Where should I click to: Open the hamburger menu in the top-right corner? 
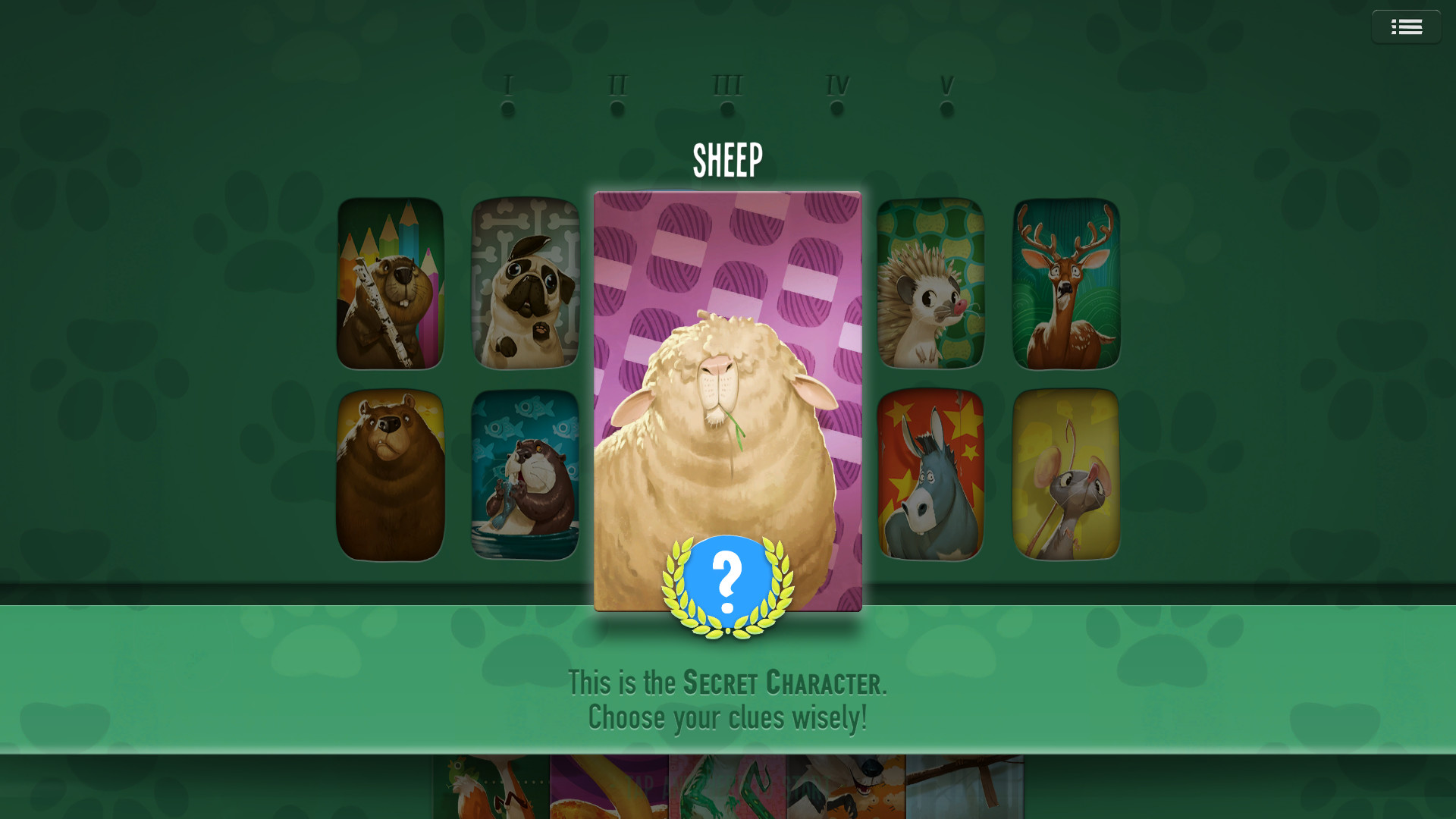coord(1407,26)
